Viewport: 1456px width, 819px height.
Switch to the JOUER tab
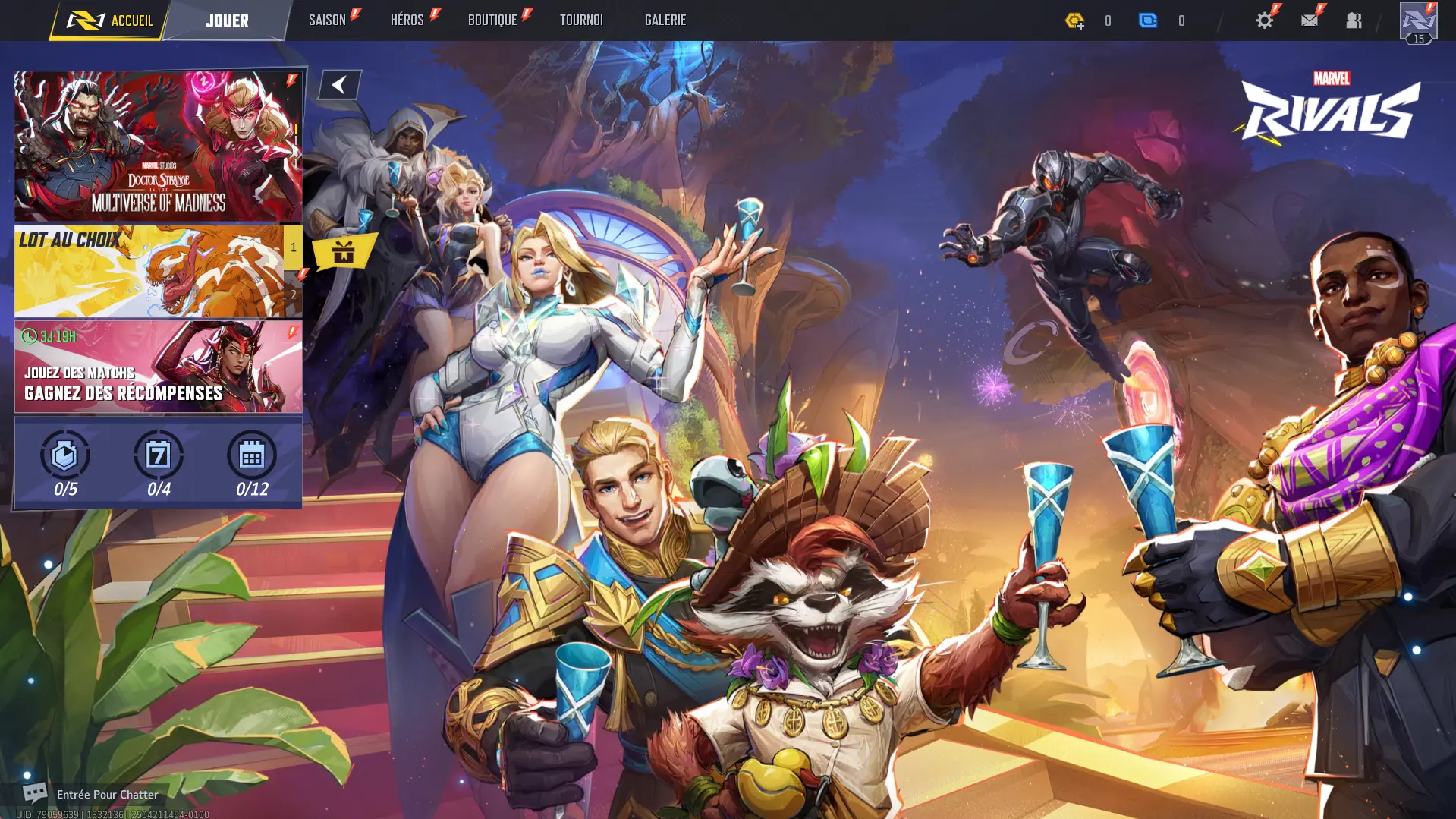tap(226, 20)
